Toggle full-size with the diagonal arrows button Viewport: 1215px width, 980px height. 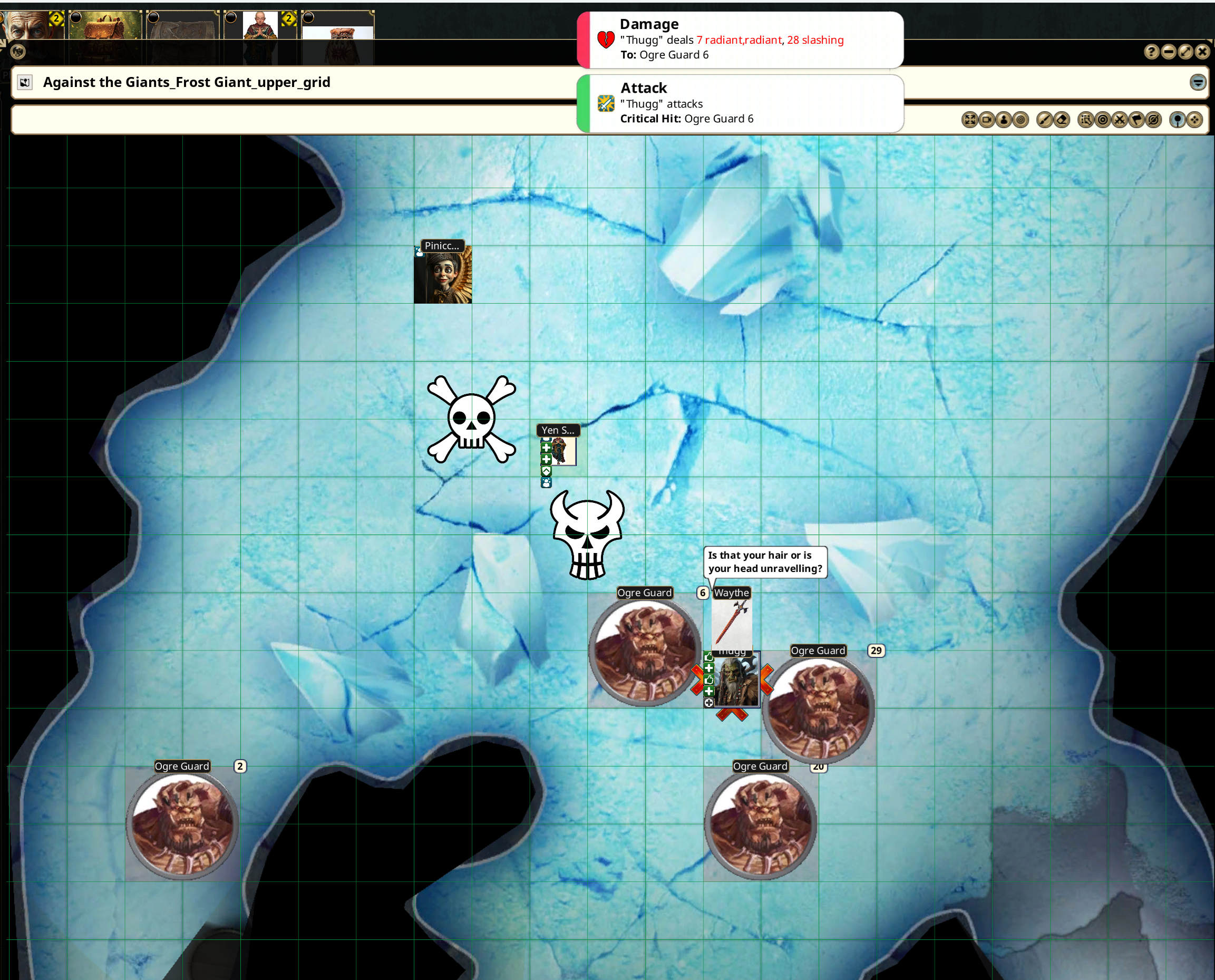point(1185,52)
